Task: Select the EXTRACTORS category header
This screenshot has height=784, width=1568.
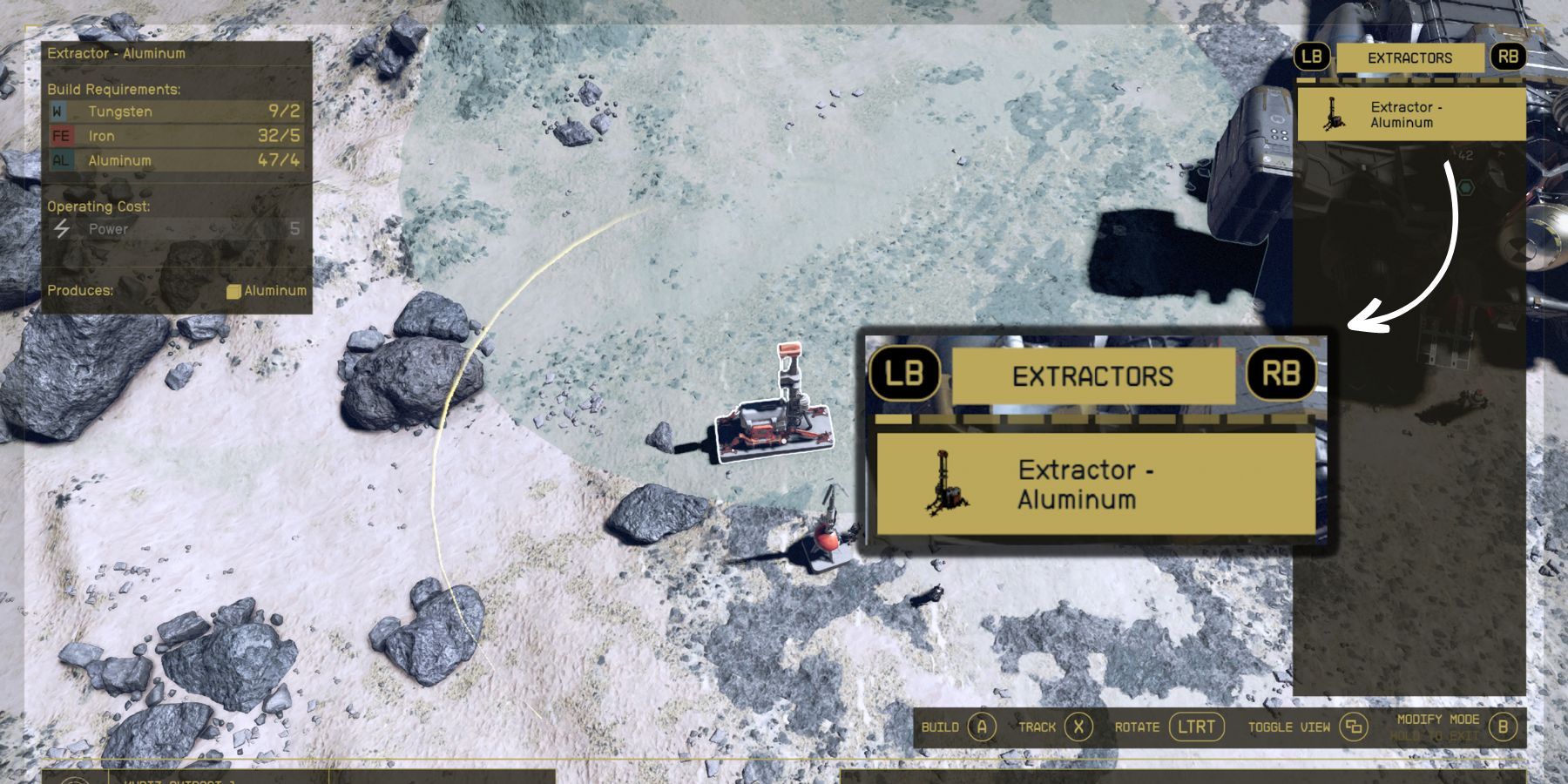Action: (x=1094, y=375)
